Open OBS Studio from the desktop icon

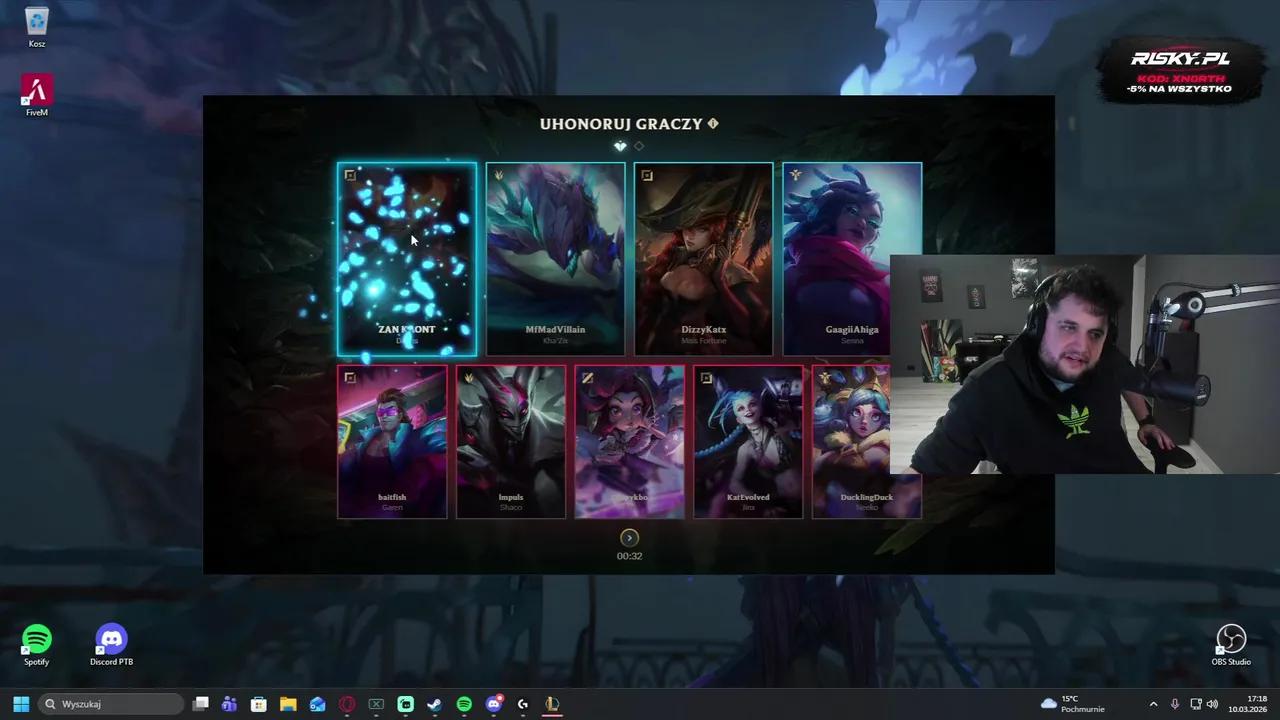(x=1231, y=640)
